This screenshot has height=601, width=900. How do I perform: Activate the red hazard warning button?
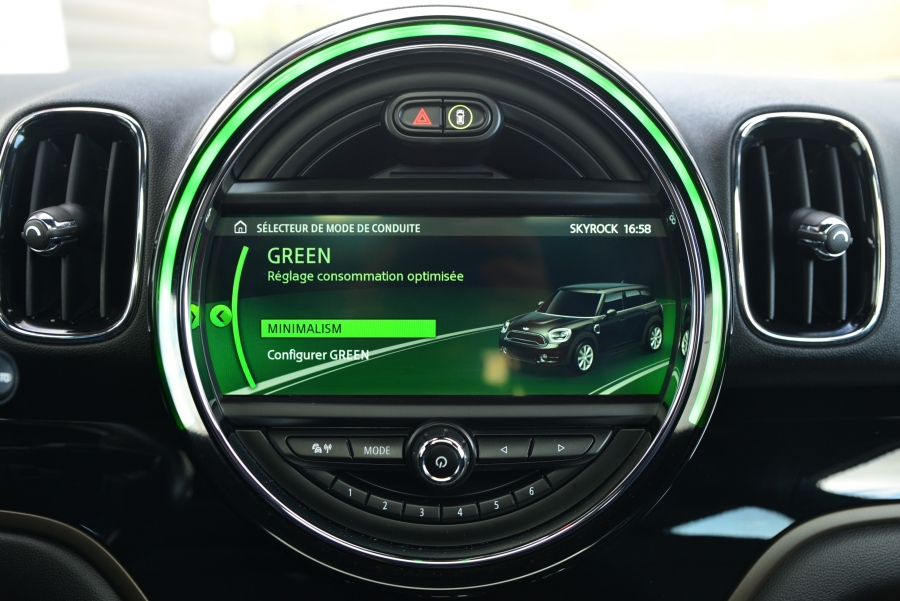pos(421,116)
